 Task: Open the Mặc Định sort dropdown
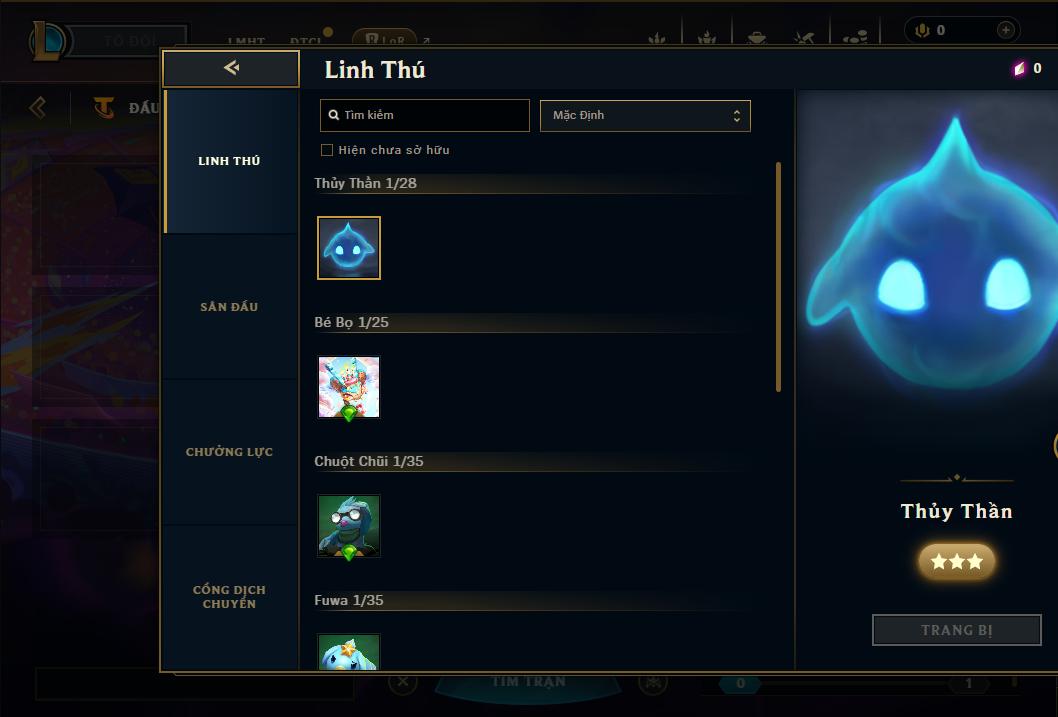click(x=645, y=115)
